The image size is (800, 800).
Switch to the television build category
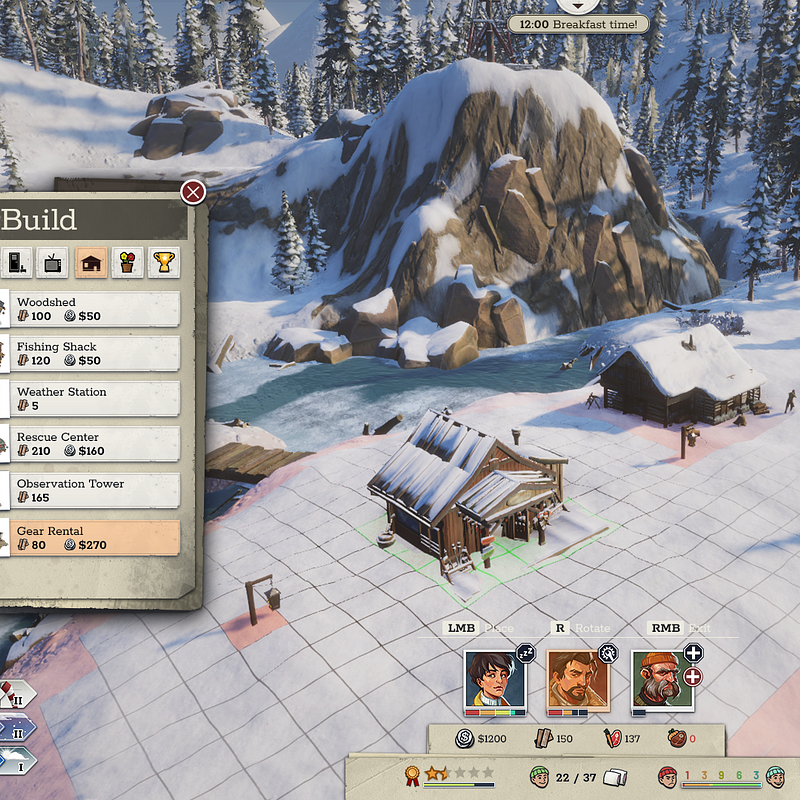(54, 263)
